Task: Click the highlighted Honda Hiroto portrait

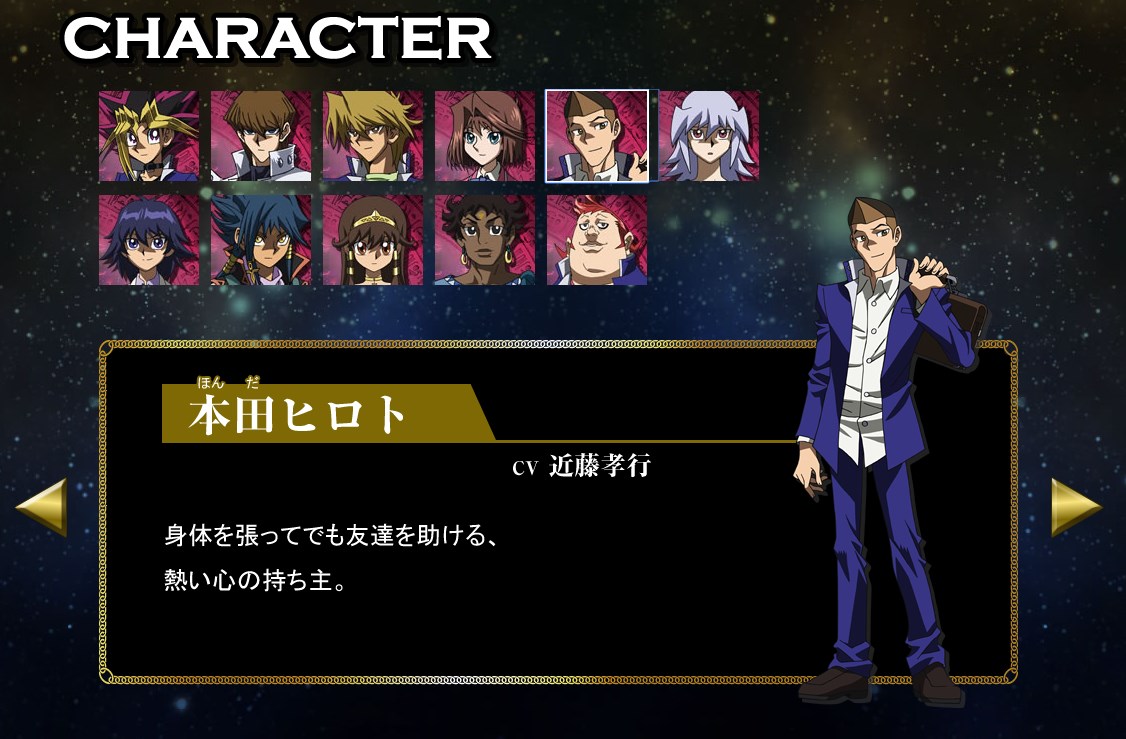Action: 597,136
